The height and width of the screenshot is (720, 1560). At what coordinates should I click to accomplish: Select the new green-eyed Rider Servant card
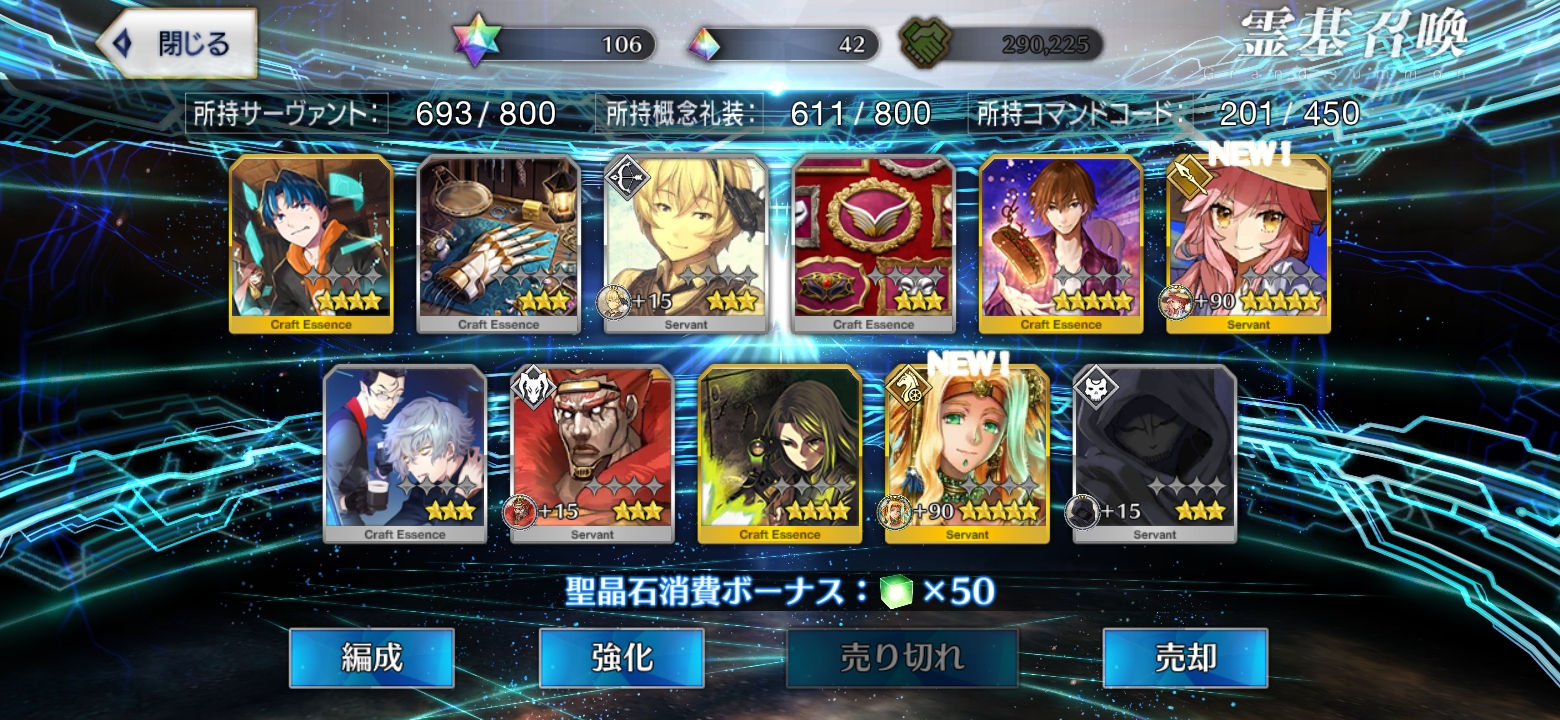tap(967, 453)
